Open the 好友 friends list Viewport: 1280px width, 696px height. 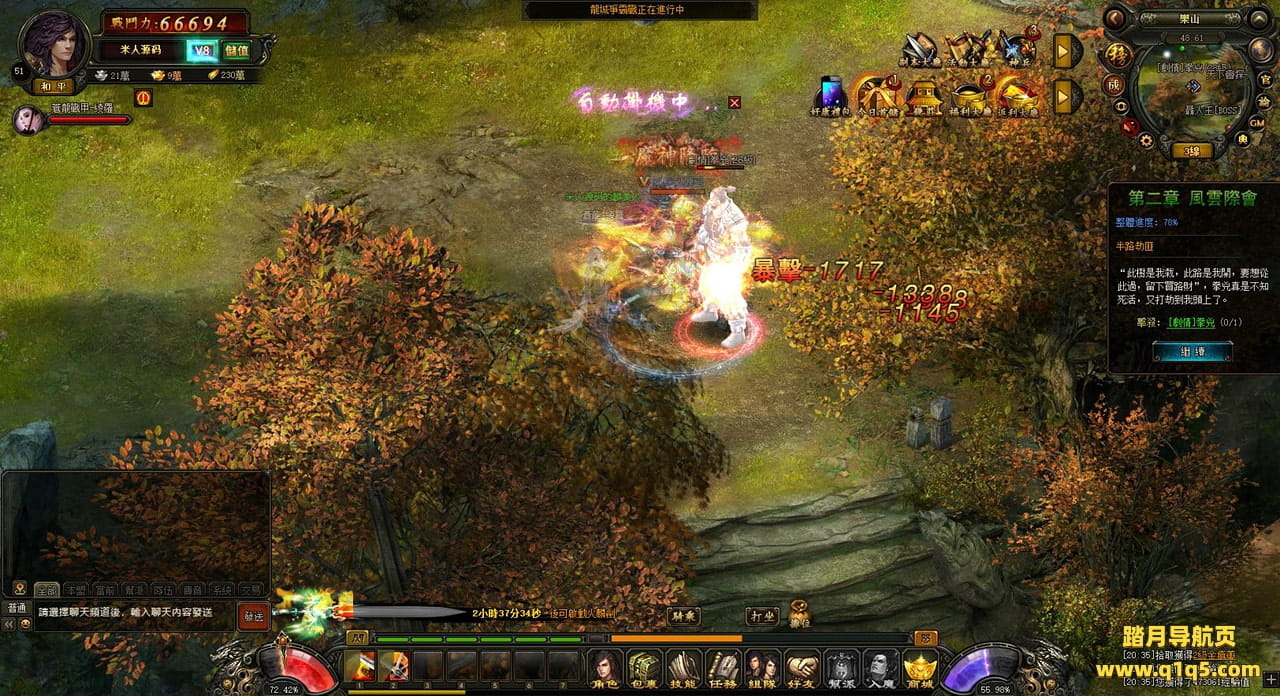click(802, 668)
